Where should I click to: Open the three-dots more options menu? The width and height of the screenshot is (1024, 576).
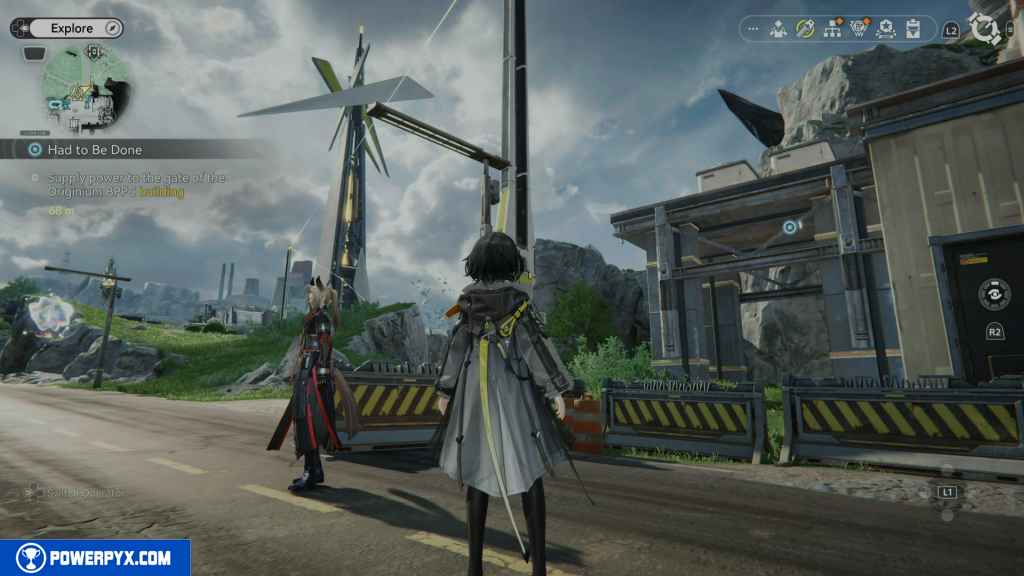point(753,29)
